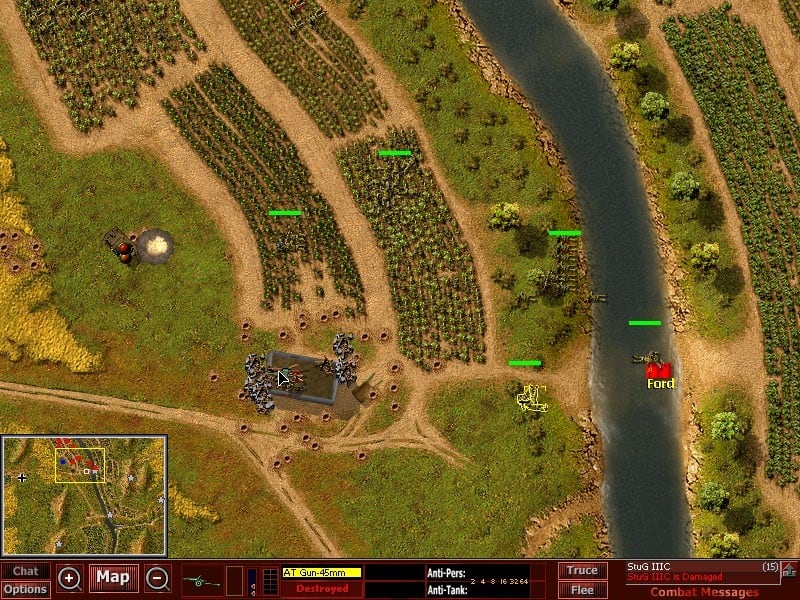
Task: Open the Chat panel
Action: click(25, 571)
